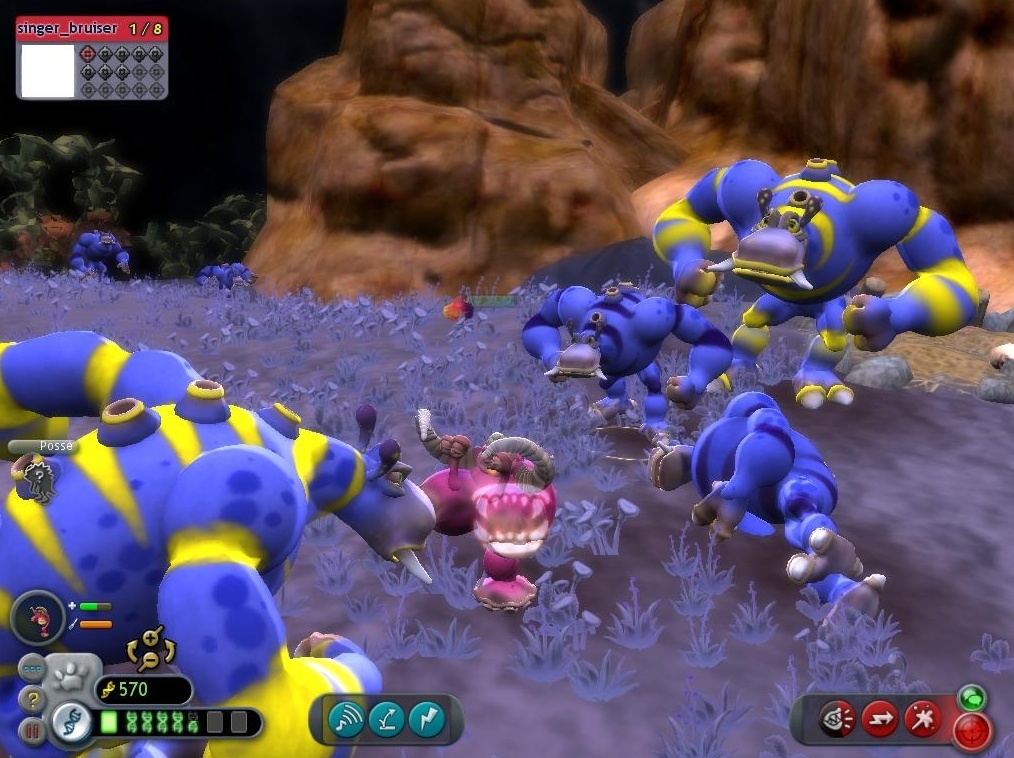The height and width of the screenshot is (758, 1014).
Task: Click the singer_bruiser target panel header
Action: pyautogui.click(x=91, y=29)
